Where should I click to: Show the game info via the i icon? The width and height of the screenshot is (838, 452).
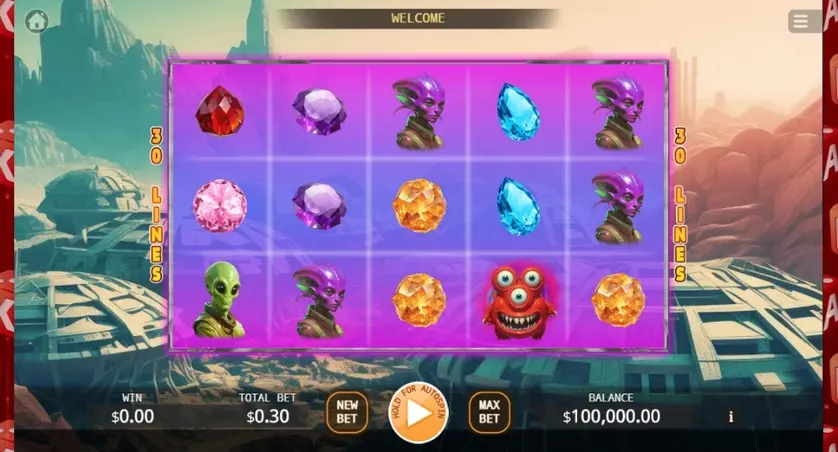(731, 417)
